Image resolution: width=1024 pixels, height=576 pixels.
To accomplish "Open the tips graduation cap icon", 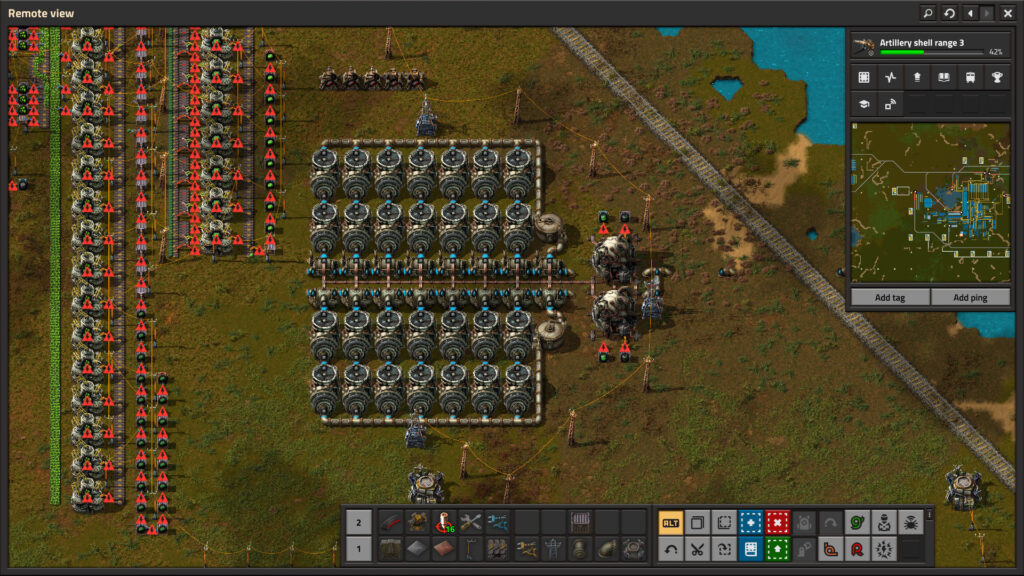I will click(x=864, y=103).
